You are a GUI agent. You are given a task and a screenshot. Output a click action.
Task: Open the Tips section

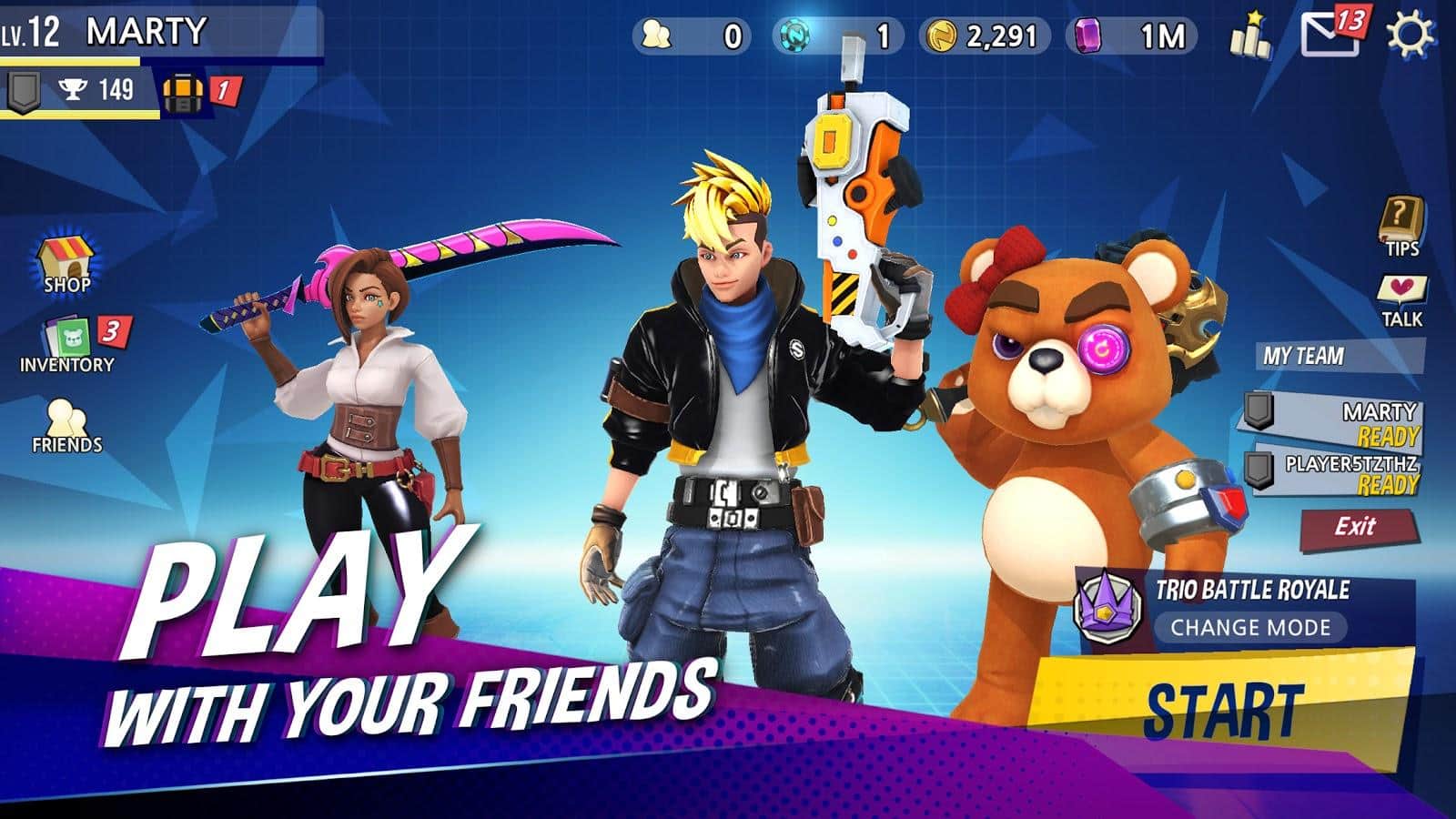coord(1401,227)
